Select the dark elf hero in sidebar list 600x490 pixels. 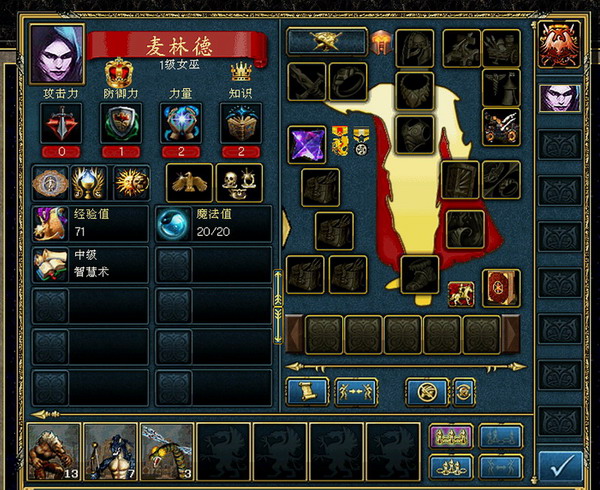click(x=560, y=98)
